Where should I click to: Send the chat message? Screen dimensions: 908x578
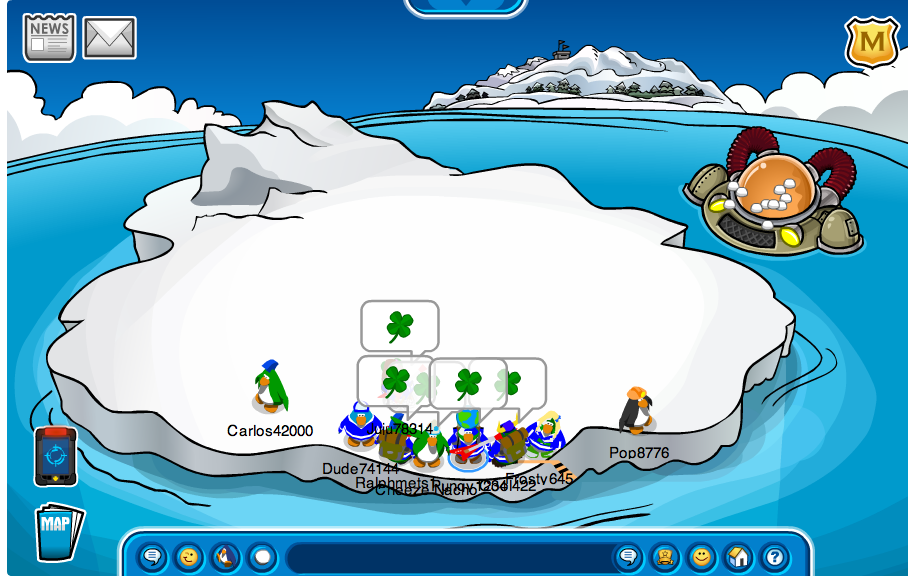point(628,556)
